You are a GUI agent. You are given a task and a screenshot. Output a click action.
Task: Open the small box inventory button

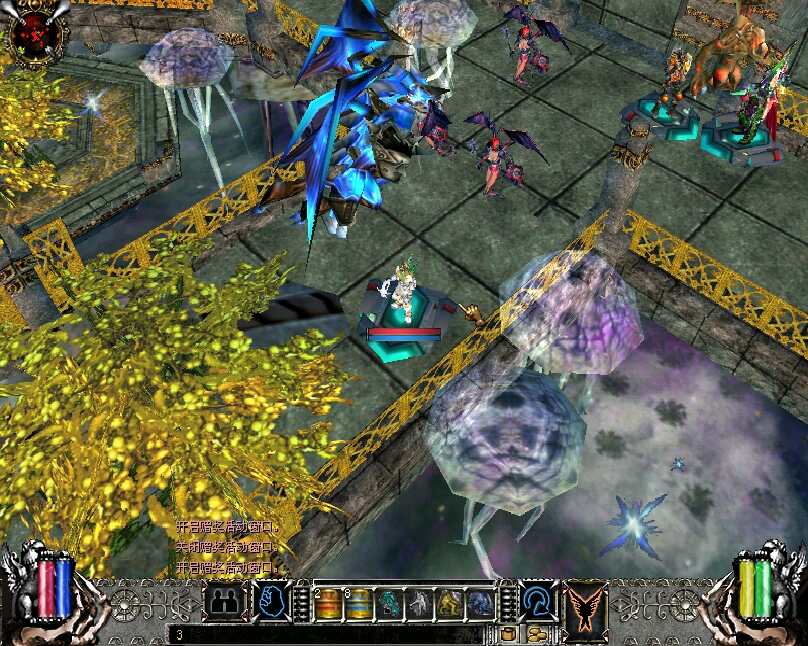coord(509,634)
